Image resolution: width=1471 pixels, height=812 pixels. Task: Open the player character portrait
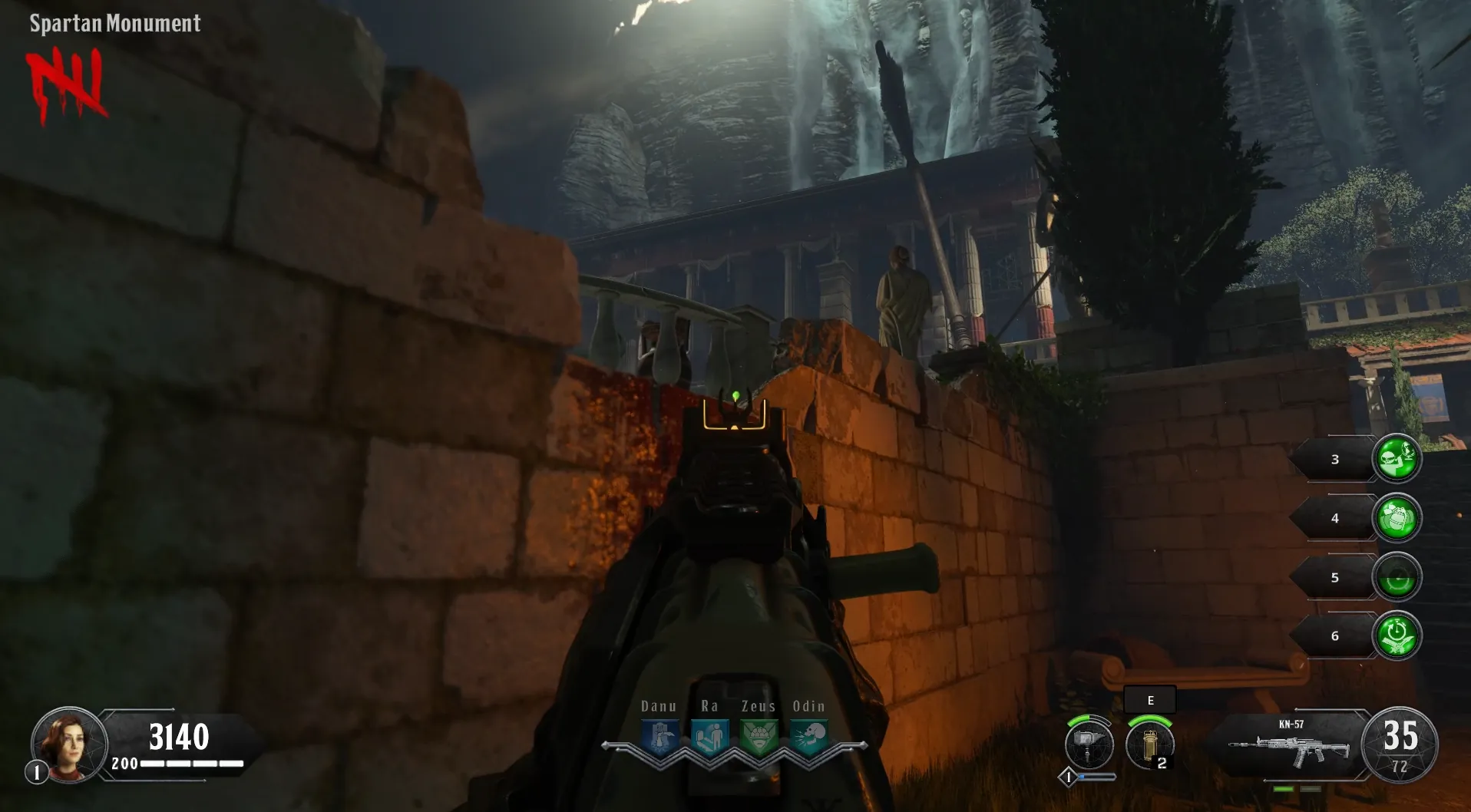(69, 743)
